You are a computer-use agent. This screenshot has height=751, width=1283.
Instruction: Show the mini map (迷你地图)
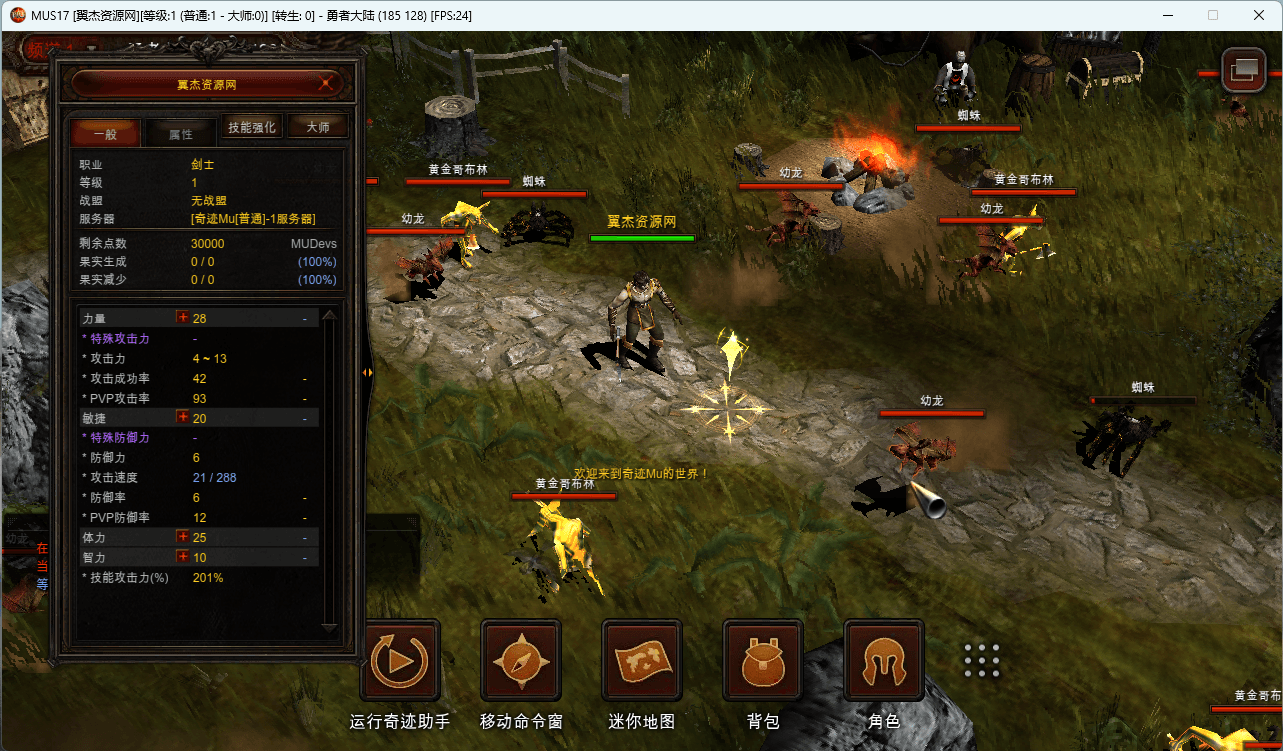click(642, 660)
